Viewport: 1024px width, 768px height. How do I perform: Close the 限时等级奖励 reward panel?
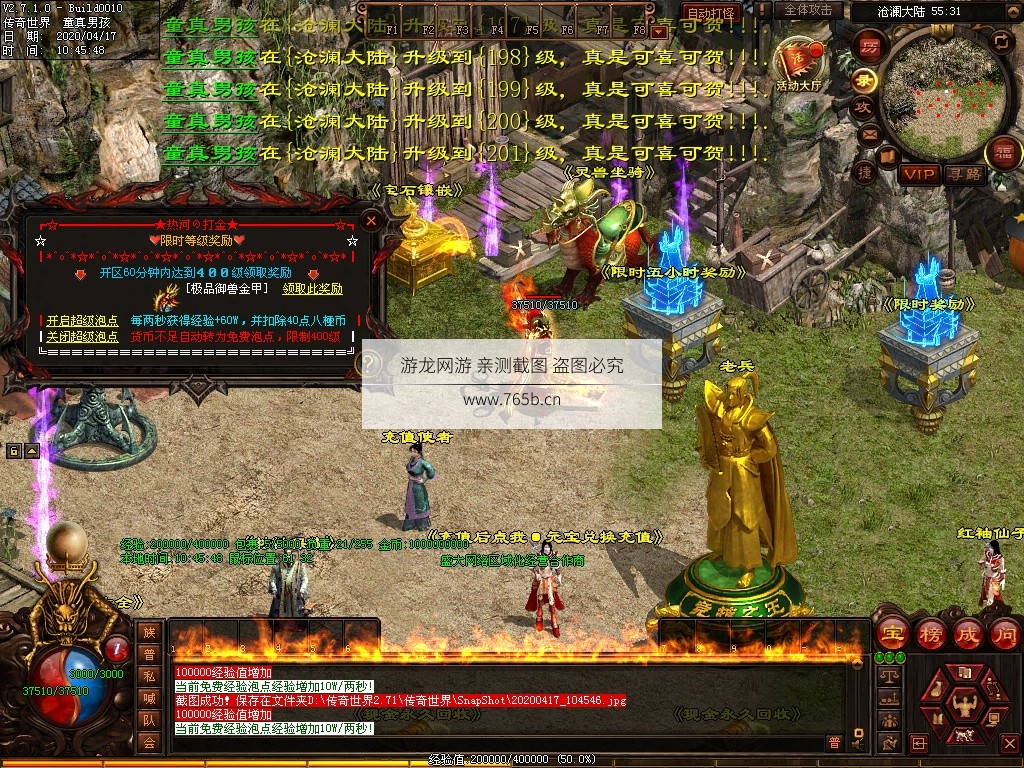(x=371, y=220)
